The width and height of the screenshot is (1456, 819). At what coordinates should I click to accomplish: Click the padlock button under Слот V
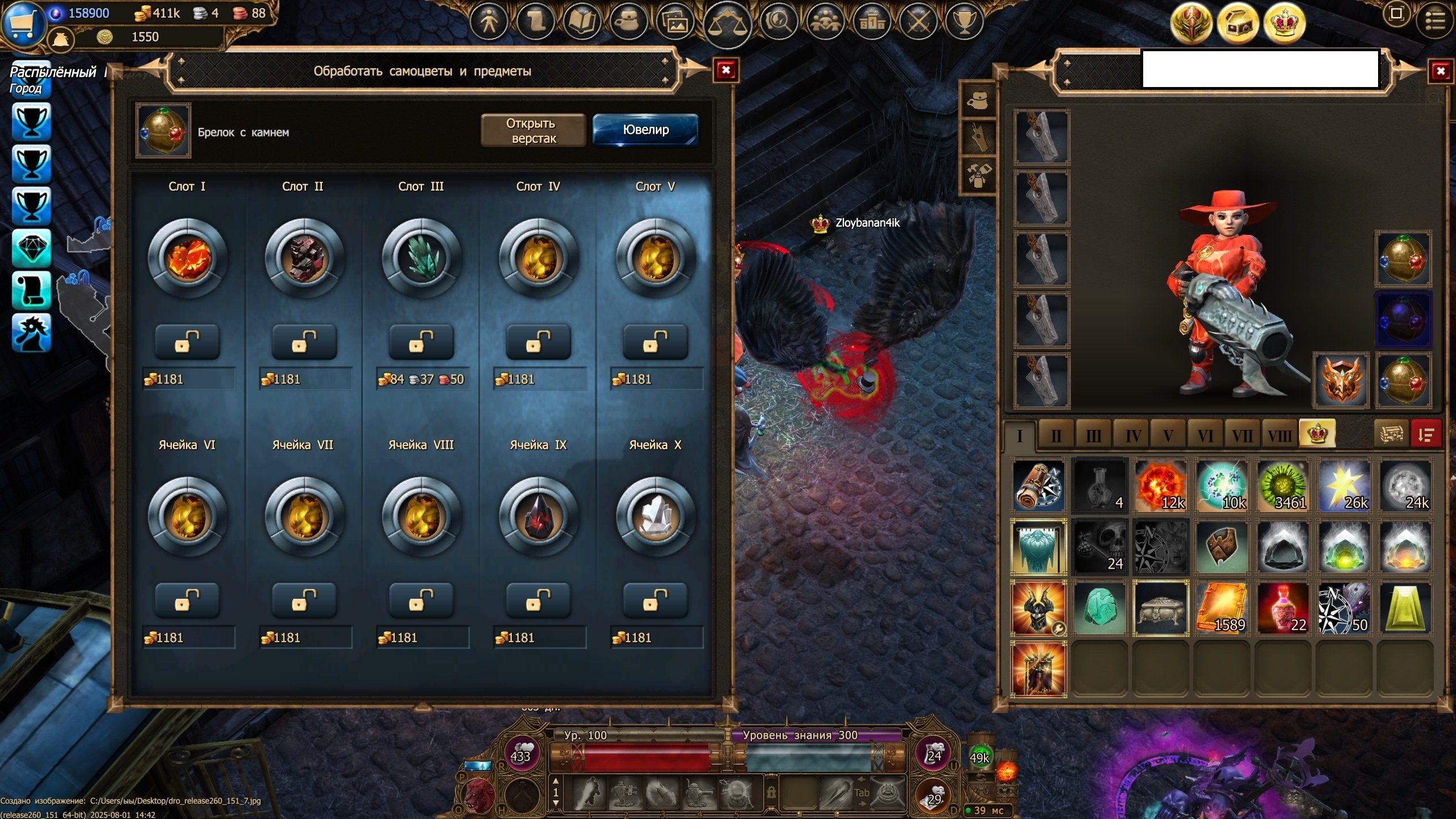(x=655, y=342)
